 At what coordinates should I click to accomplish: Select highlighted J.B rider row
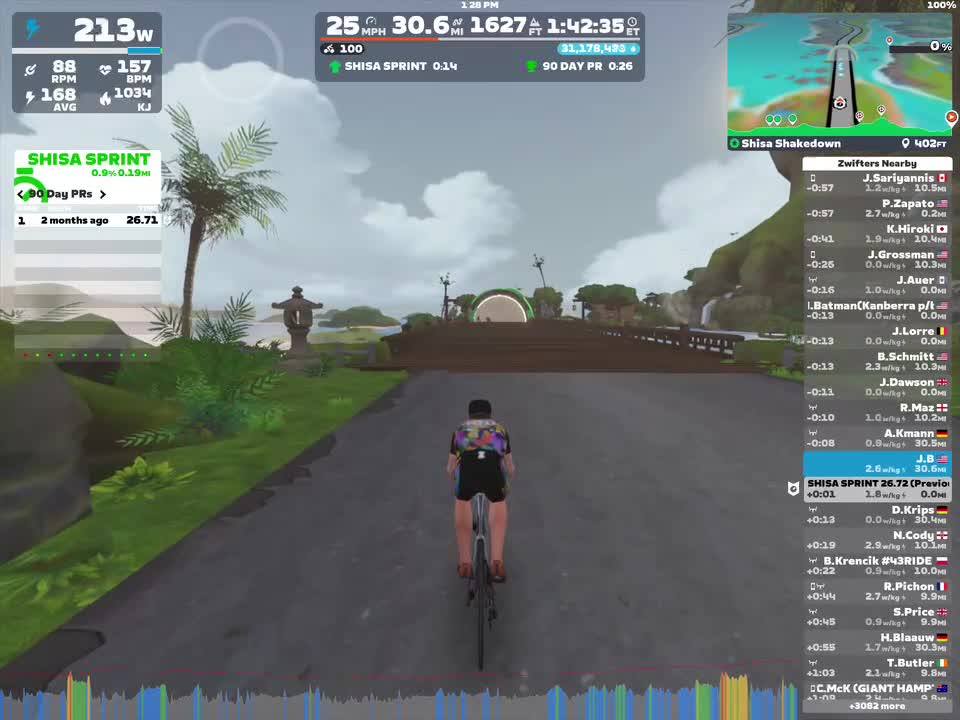click(x=877, y=464)
